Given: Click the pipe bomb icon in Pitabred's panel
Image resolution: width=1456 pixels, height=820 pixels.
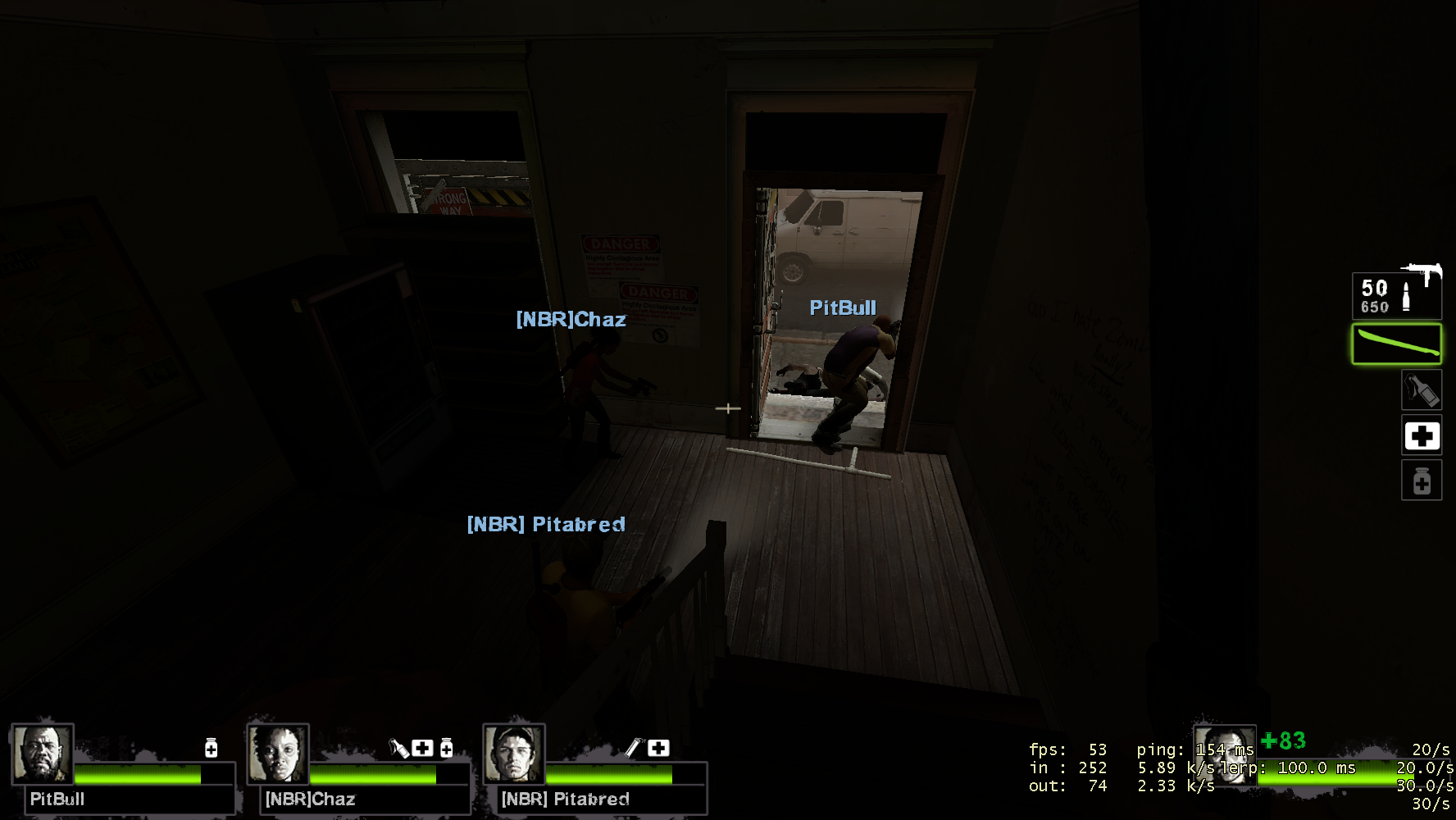Looking at the screenshot, I should click(634, 747).
